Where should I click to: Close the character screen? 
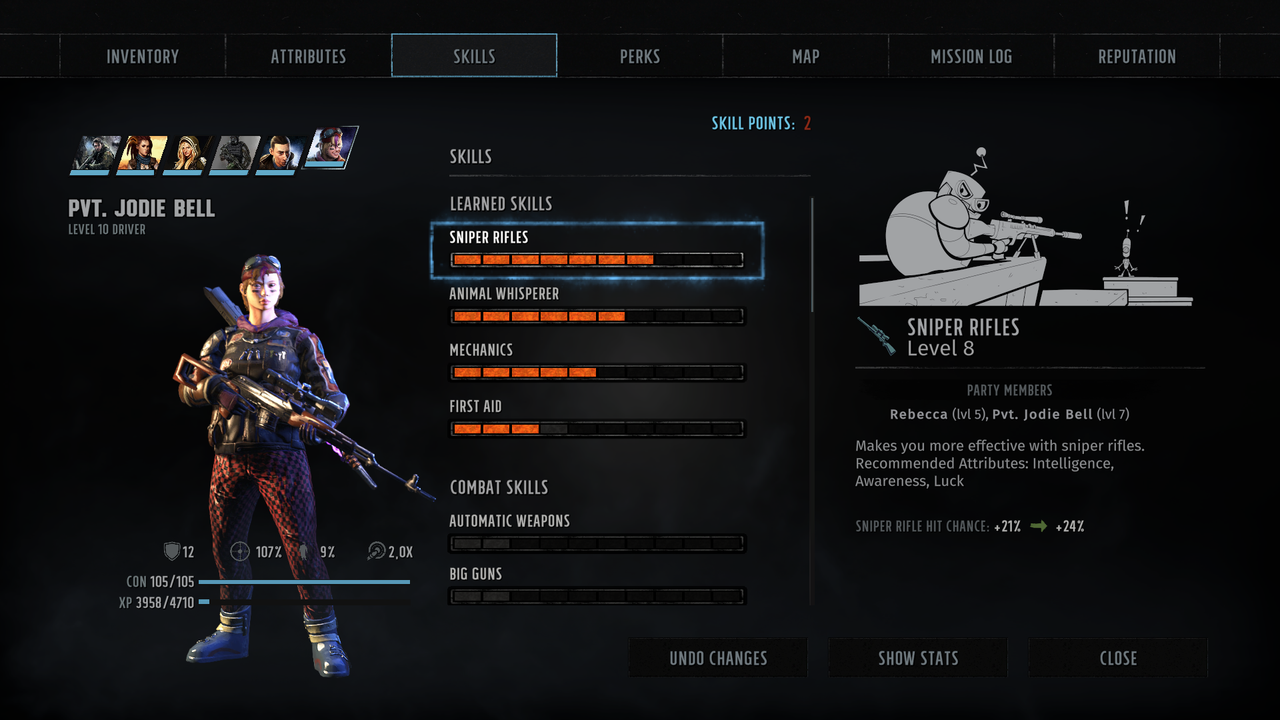coord(1118,658)
